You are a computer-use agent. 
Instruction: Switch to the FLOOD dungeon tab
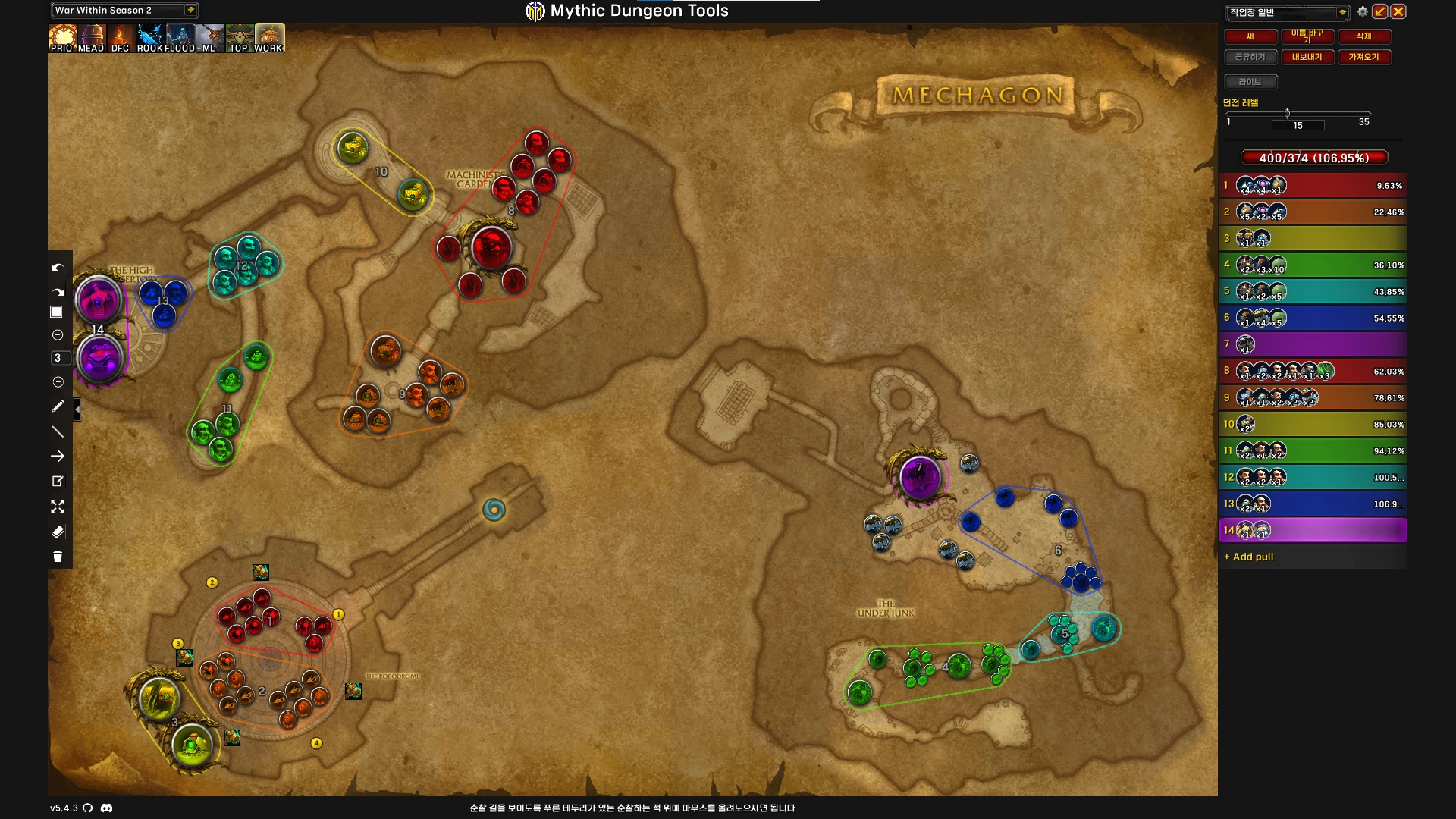(180, 37)
